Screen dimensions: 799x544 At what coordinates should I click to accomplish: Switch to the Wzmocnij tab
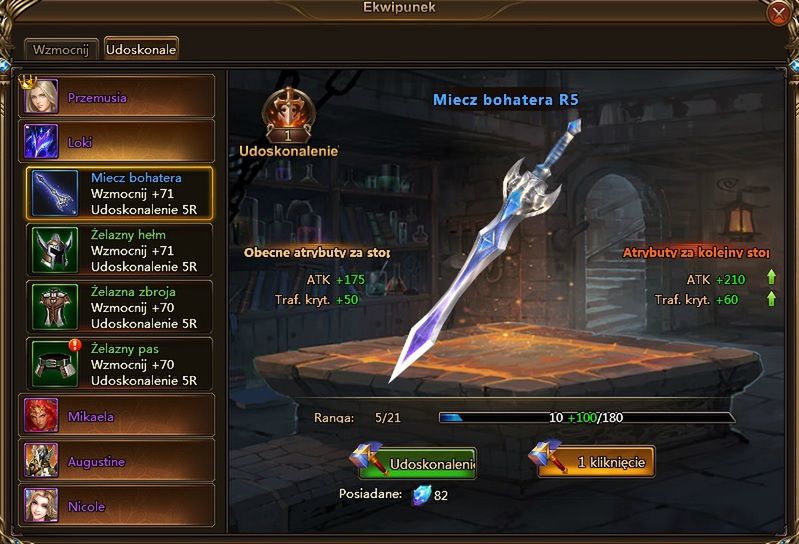point(61,48)
